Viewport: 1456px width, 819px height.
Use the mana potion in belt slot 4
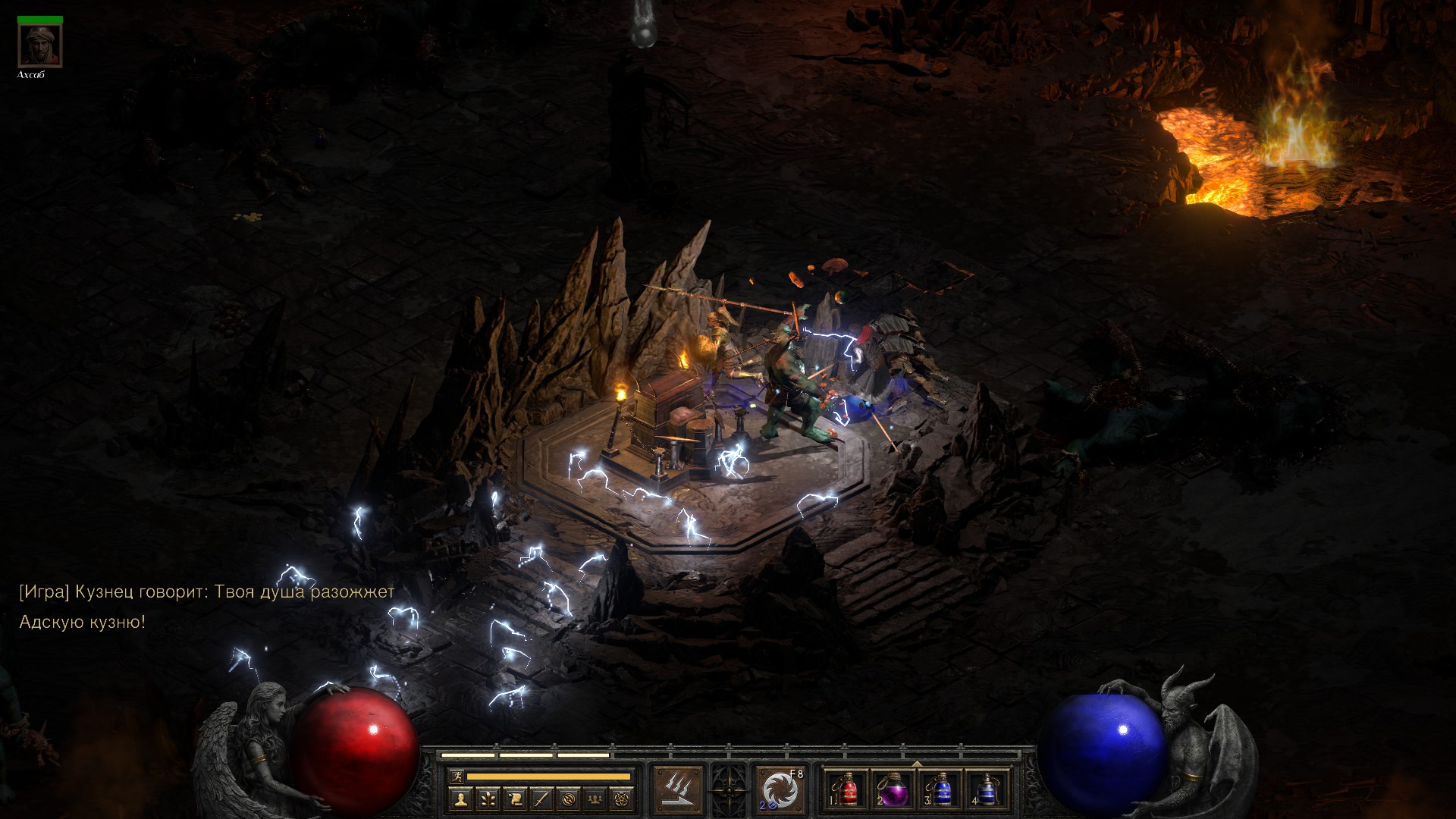click(x=987, y=790)
